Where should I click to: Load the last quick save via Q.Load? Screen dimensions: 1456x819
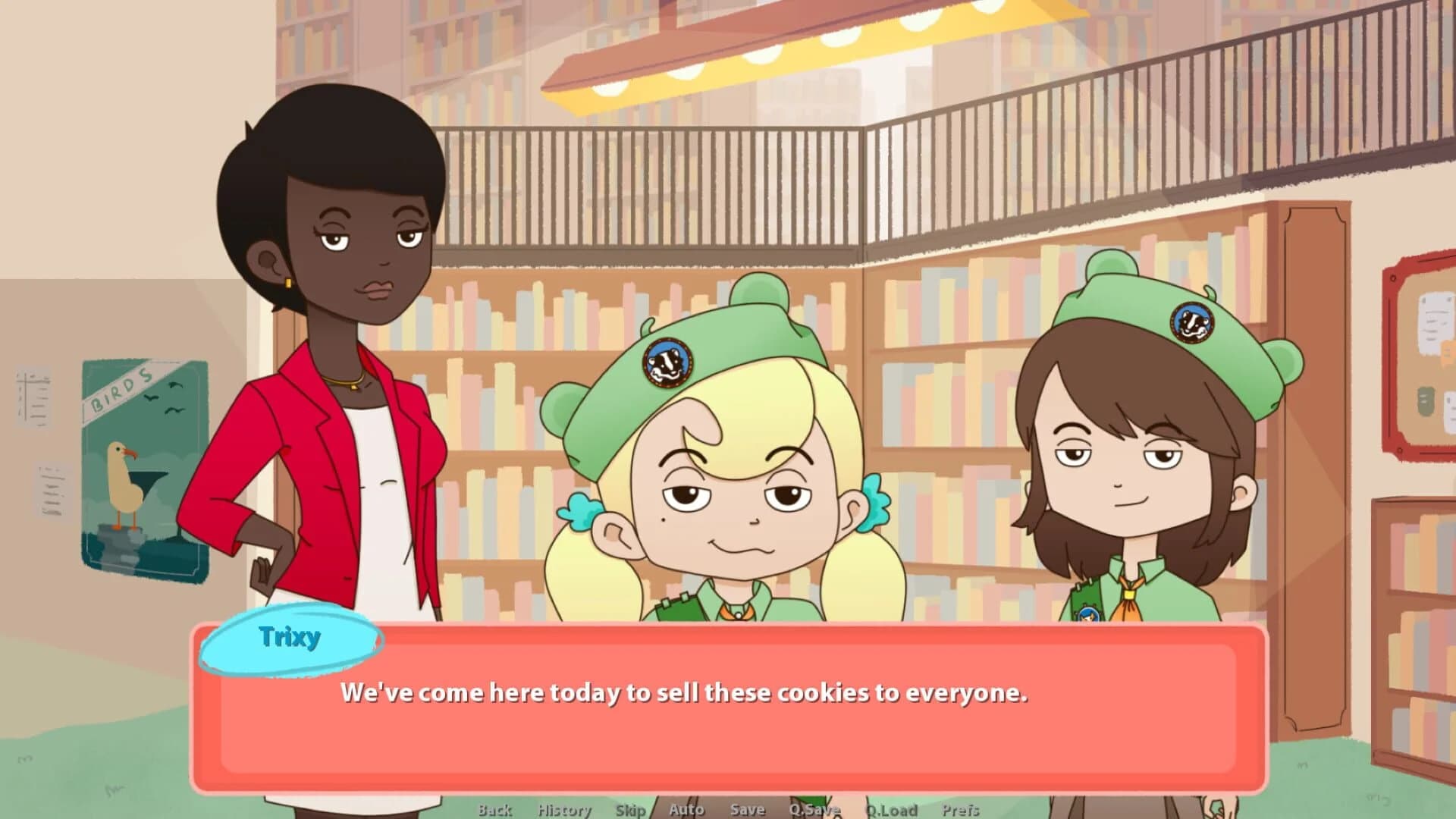pos(892,809)
